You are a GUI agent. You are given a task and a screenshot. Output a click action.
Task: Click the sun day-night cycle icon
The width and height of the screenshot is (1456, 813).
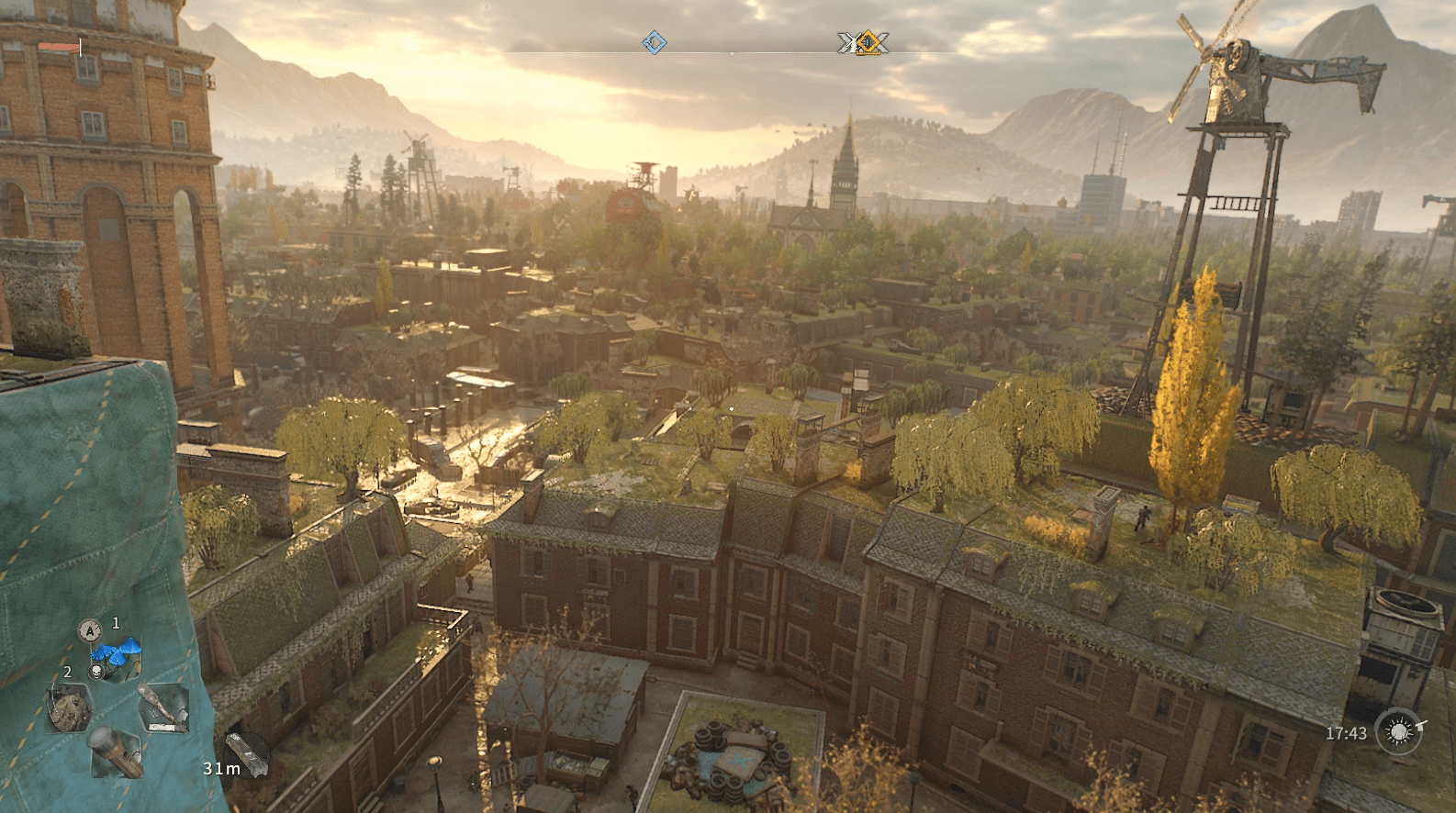pos(1399,732)
